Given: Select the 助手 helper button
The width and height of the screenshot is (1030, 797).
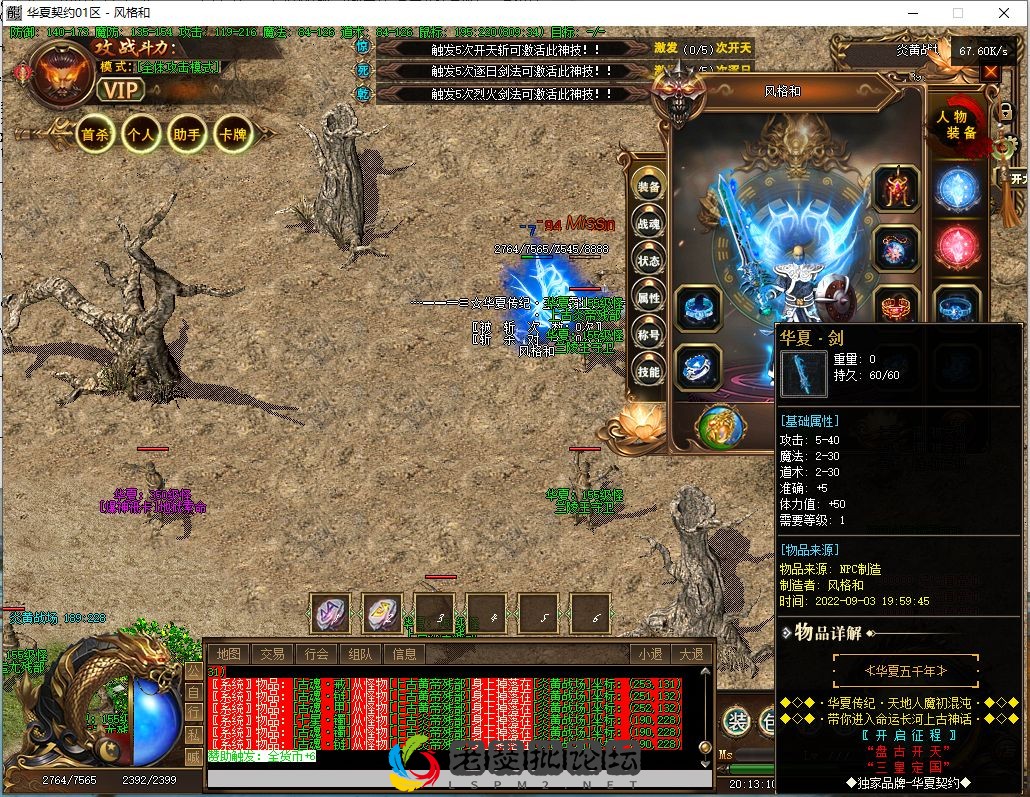Looking at the screenshot, I should (x=187, y=134).
